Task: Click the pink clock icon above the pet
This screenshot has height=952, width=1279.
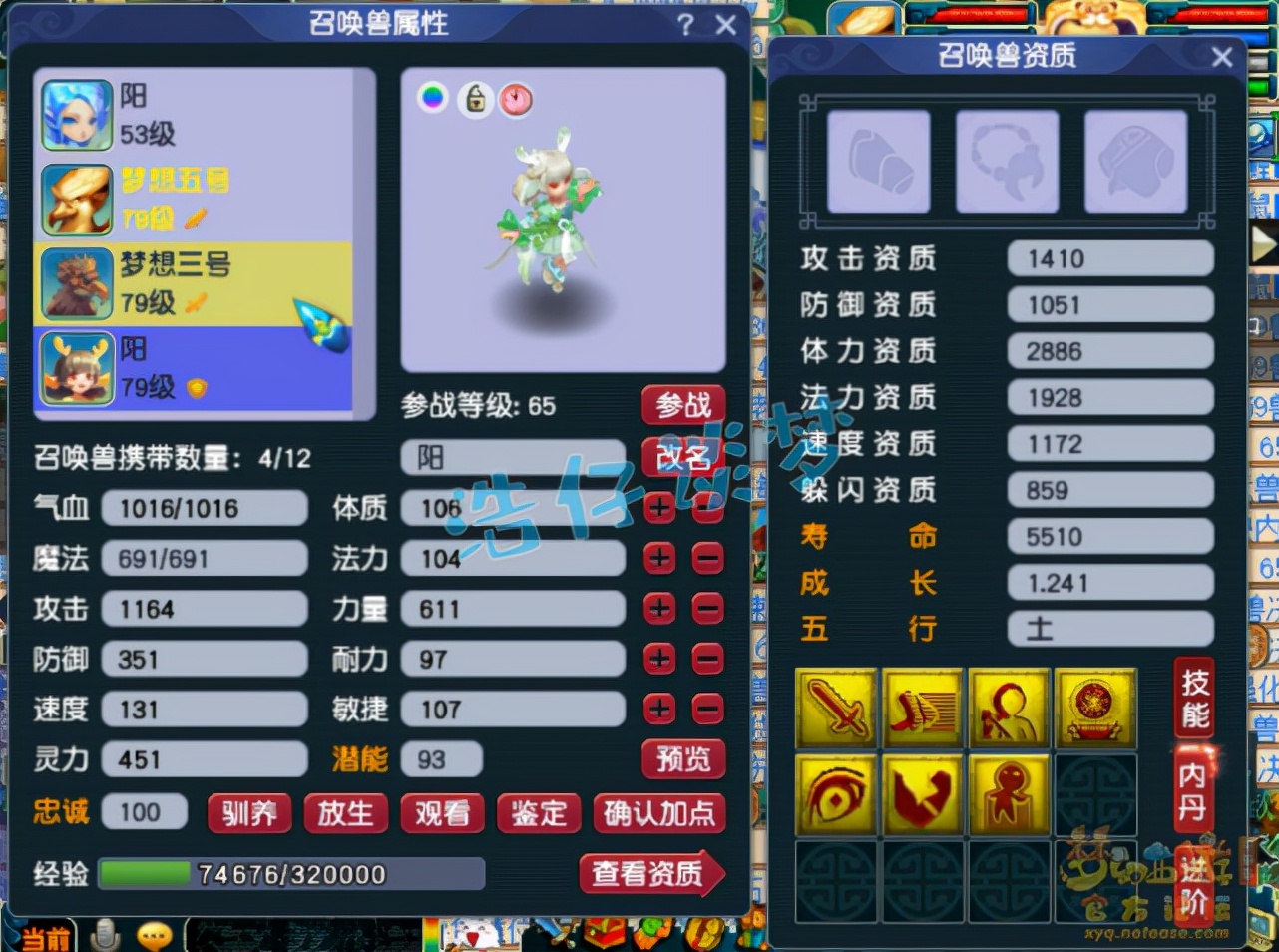Action: [x=518, y=100]
